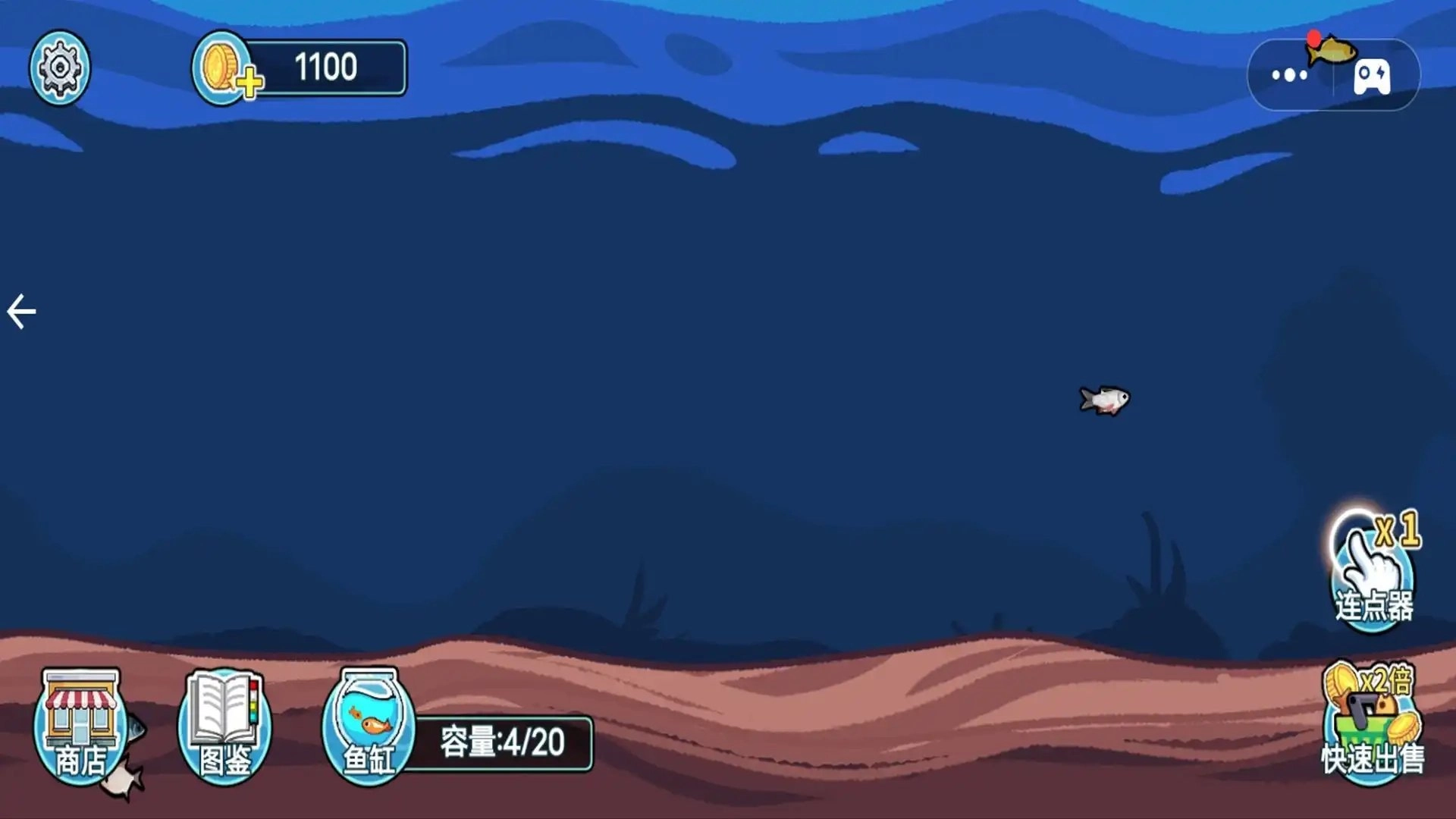Click the back arrow on the left edge
The height and width of the screenshot is (819, 1456).
(x=20, y=309)
